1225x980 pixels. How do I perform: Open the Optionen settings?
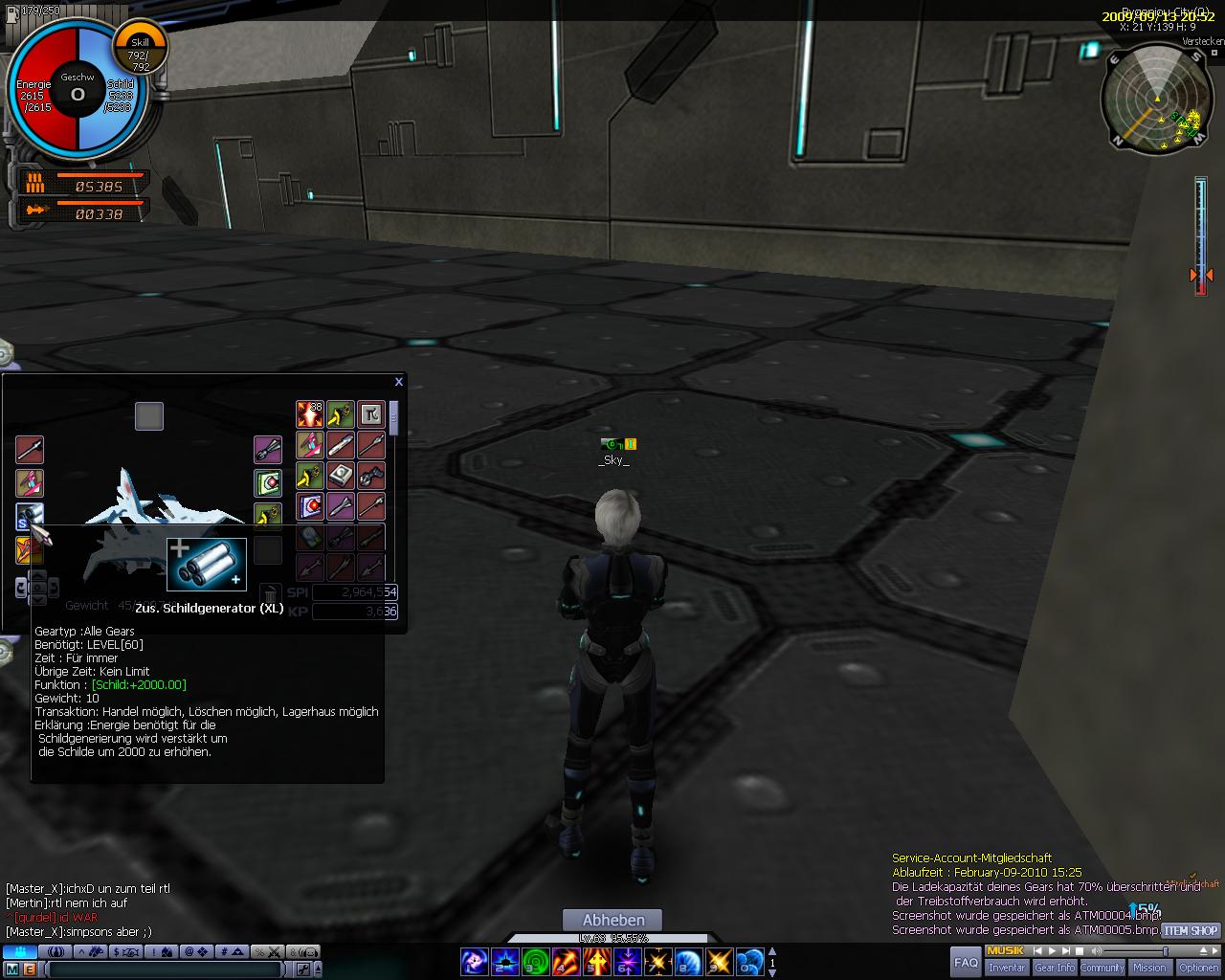coord(1199,968)
